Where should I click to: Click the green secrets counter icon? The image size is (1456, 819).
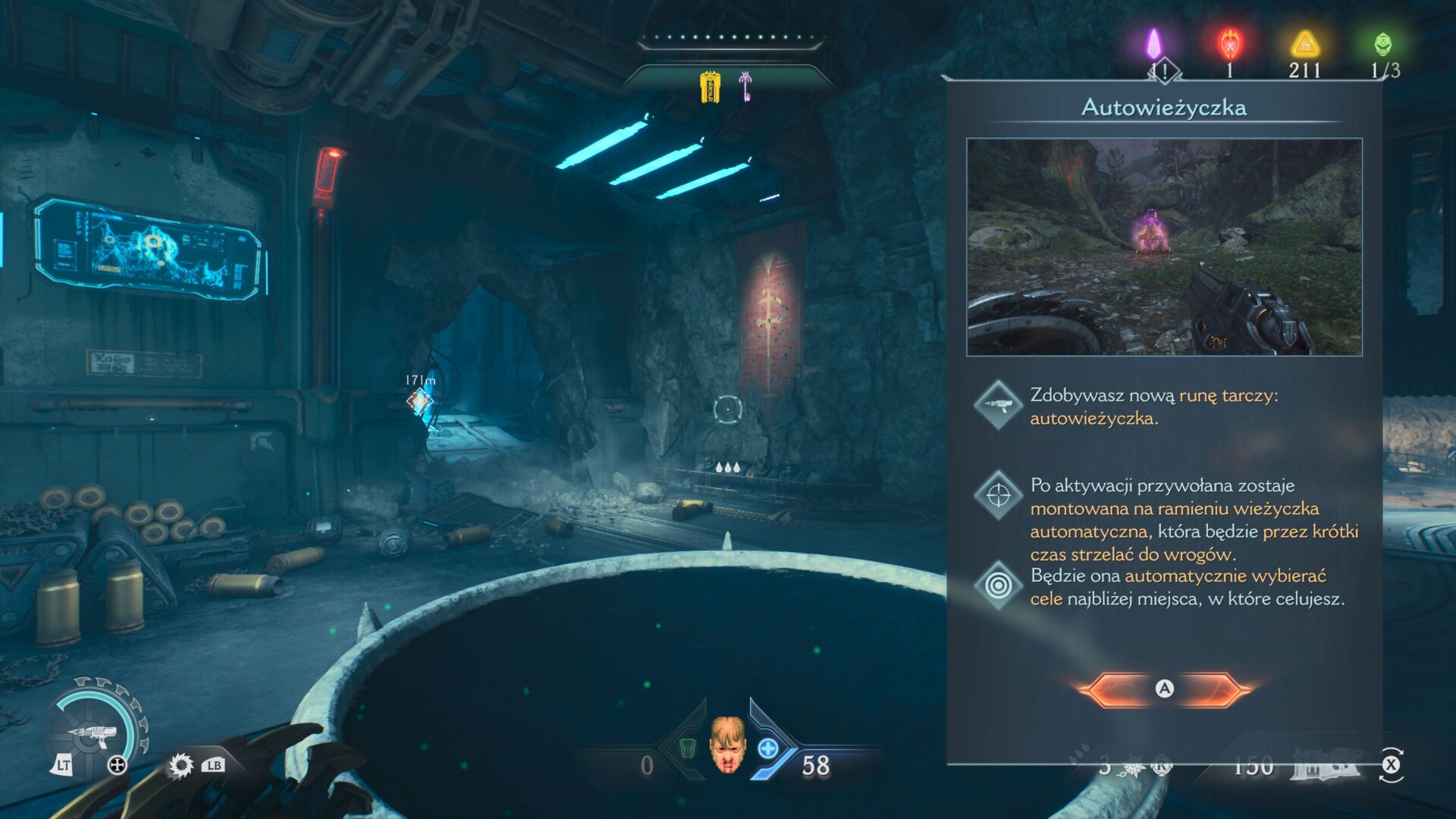click(1383, 44)
